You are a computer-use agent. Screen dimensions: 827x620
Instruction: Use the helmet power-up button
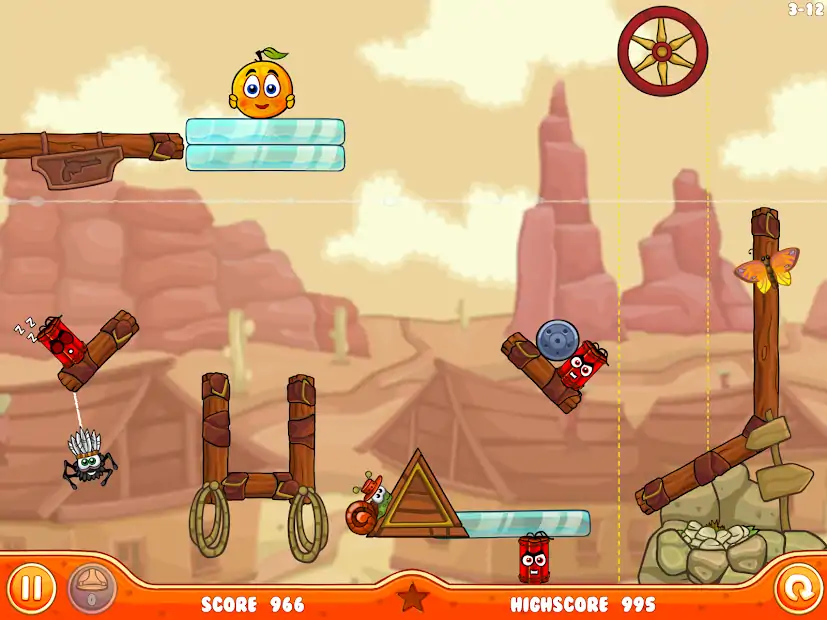pos(92,589)
